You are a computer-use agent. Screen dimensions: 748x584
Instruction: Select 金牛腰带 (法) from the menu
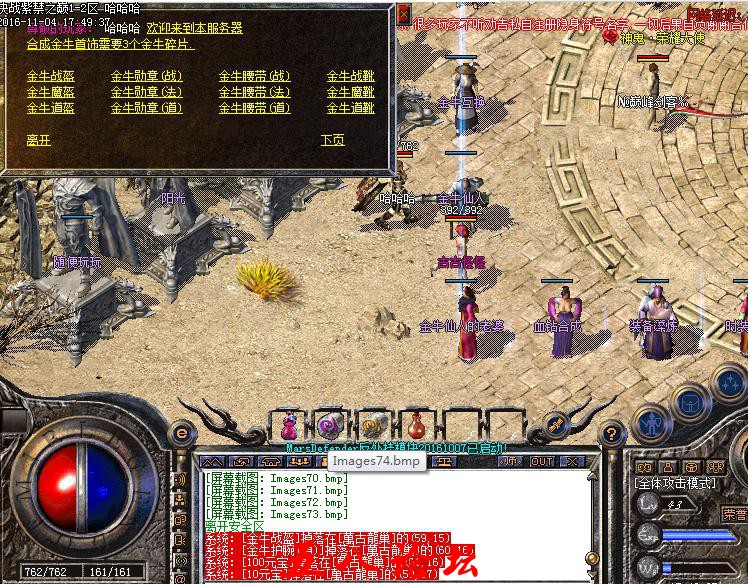(254, 92)
